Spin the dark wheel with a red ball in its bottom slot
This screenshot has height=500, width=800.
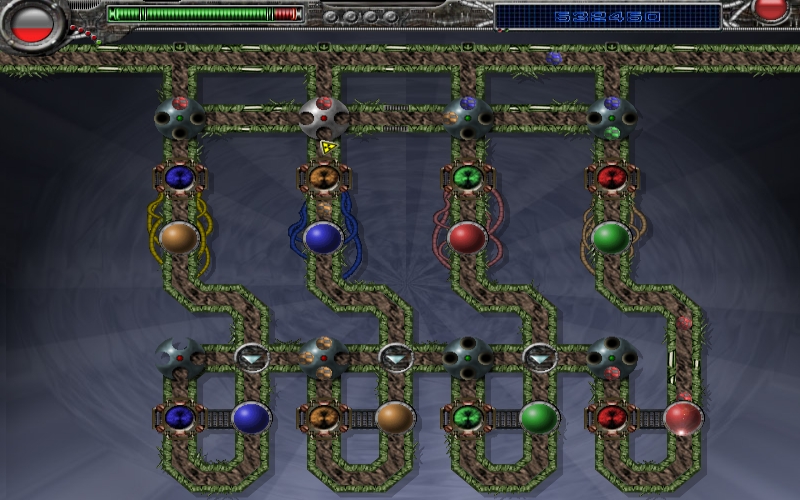click(610, 357)
